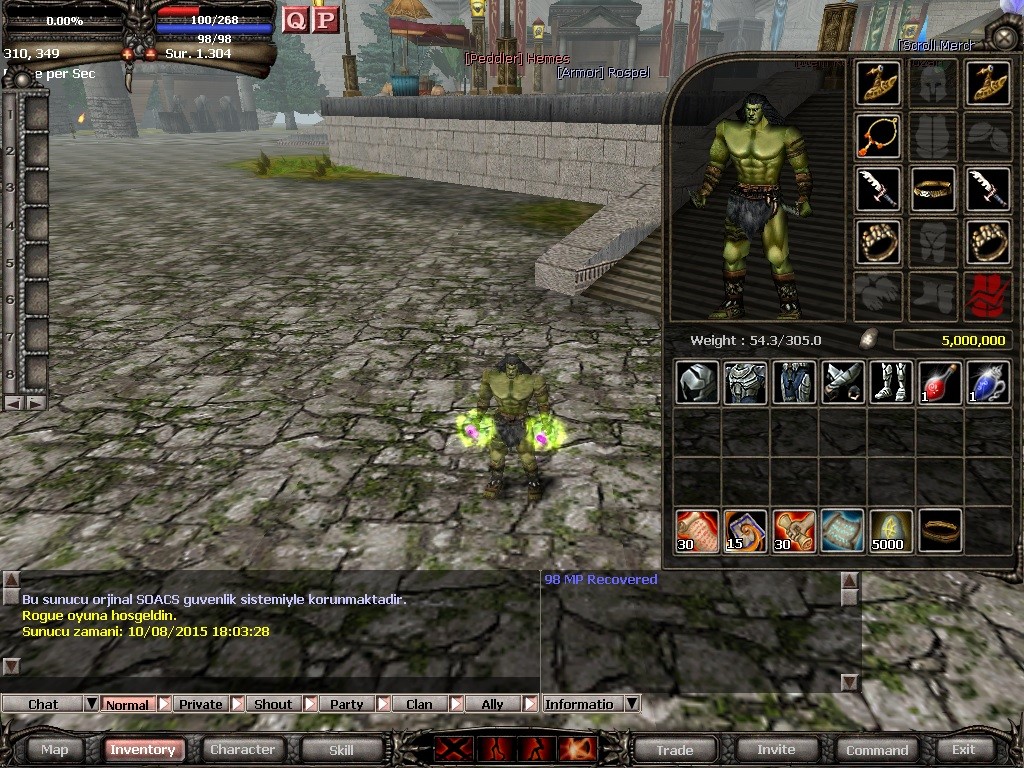Pick the helmet in the inventory bag

coord(696,383)
